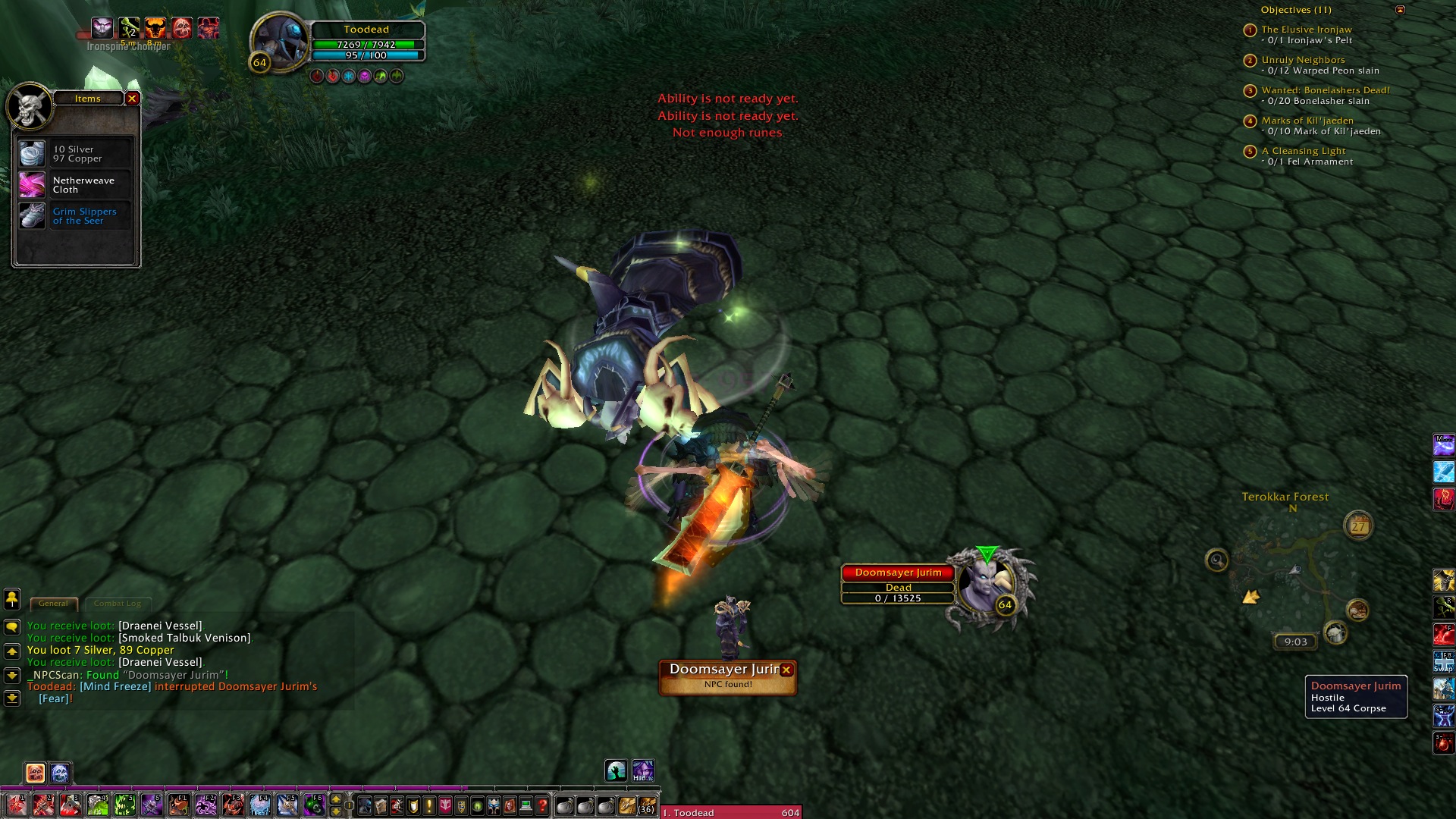Open the red question mark help button
The width and height of the screenshot is (1456, 819).
click(542, 805)
